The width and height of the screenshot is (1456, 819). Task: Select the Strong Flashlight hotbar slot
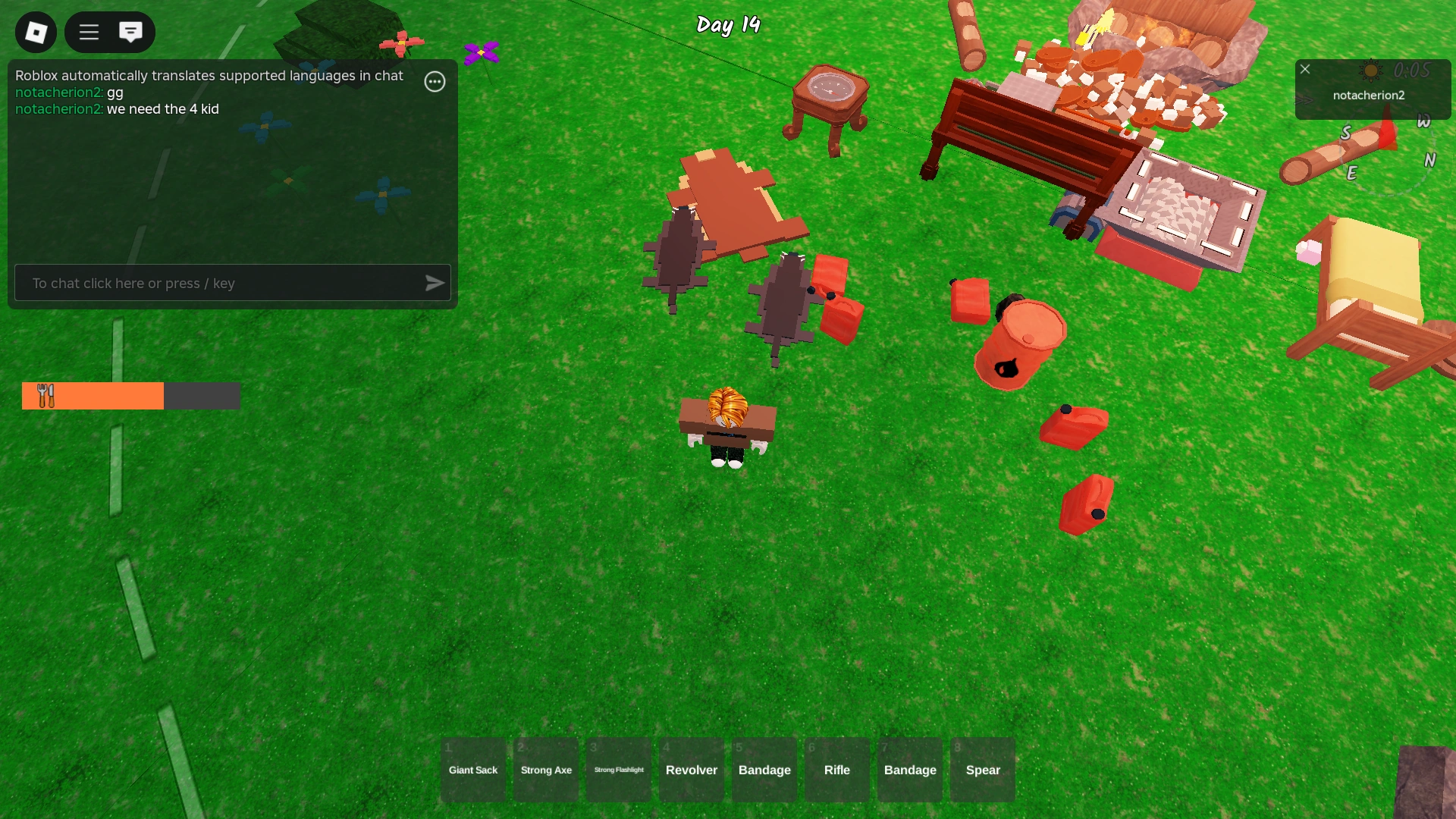[618, 770]
